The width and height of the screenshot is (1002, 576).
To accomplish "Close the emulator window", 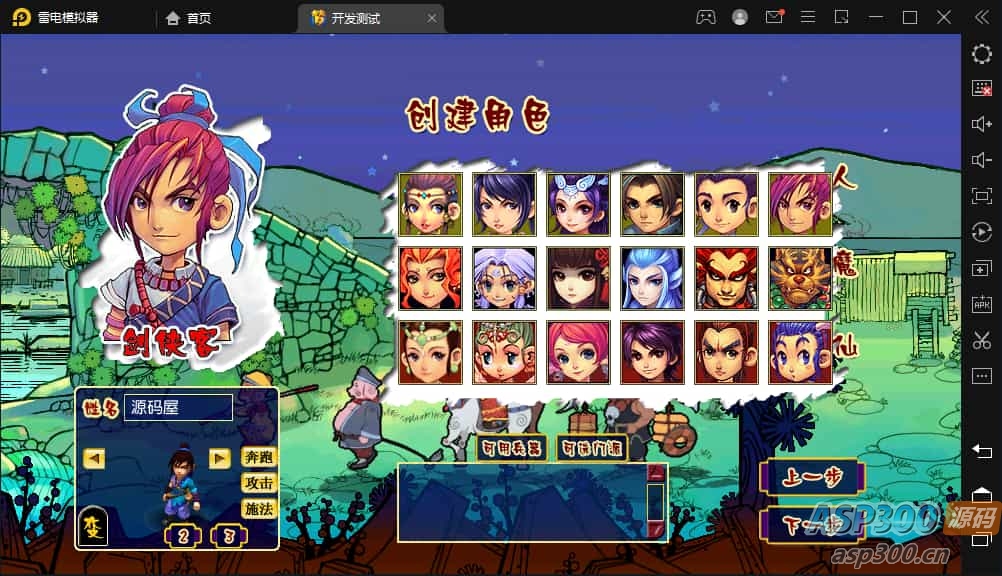I will point(944,17).
